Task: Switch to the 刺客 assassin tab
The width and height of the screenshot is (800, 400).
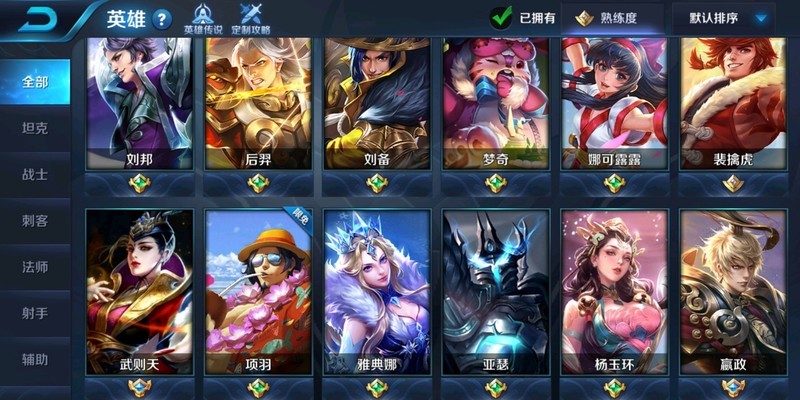Action: pyautogui.click(x=35, y=220)
